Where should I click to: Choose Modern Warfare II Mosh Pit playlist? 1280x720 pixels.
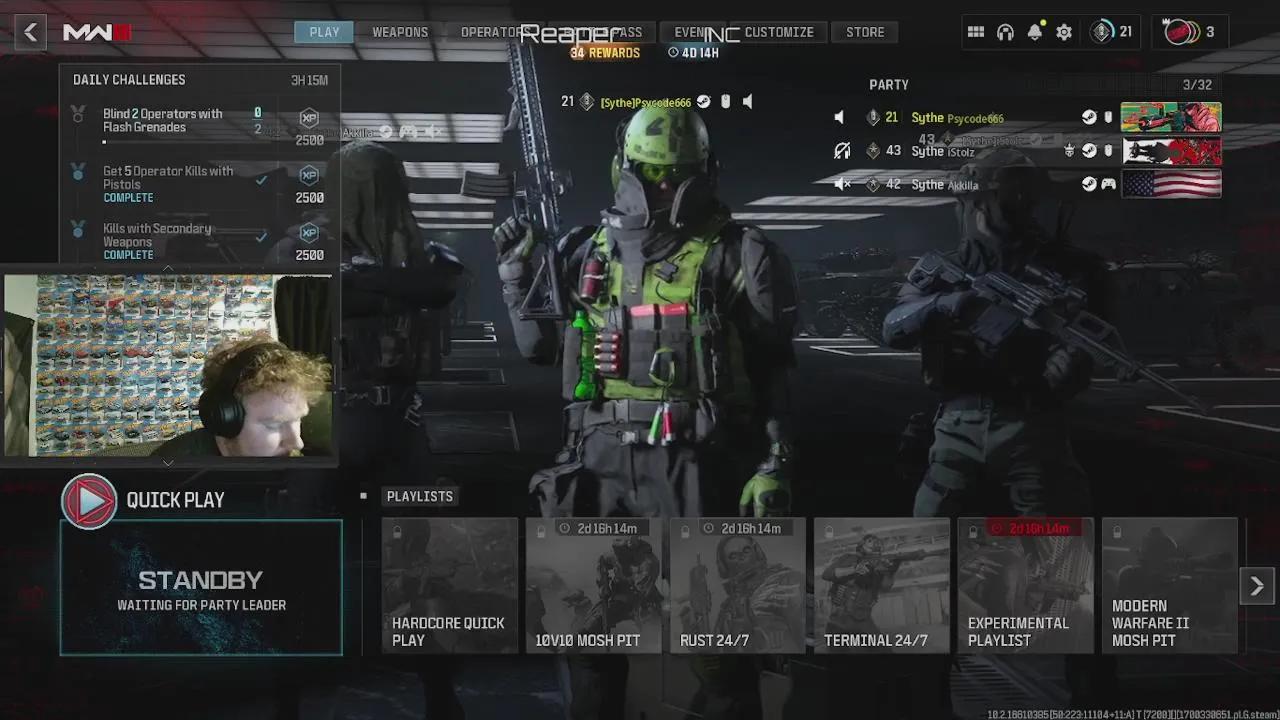click(1170, 586)
